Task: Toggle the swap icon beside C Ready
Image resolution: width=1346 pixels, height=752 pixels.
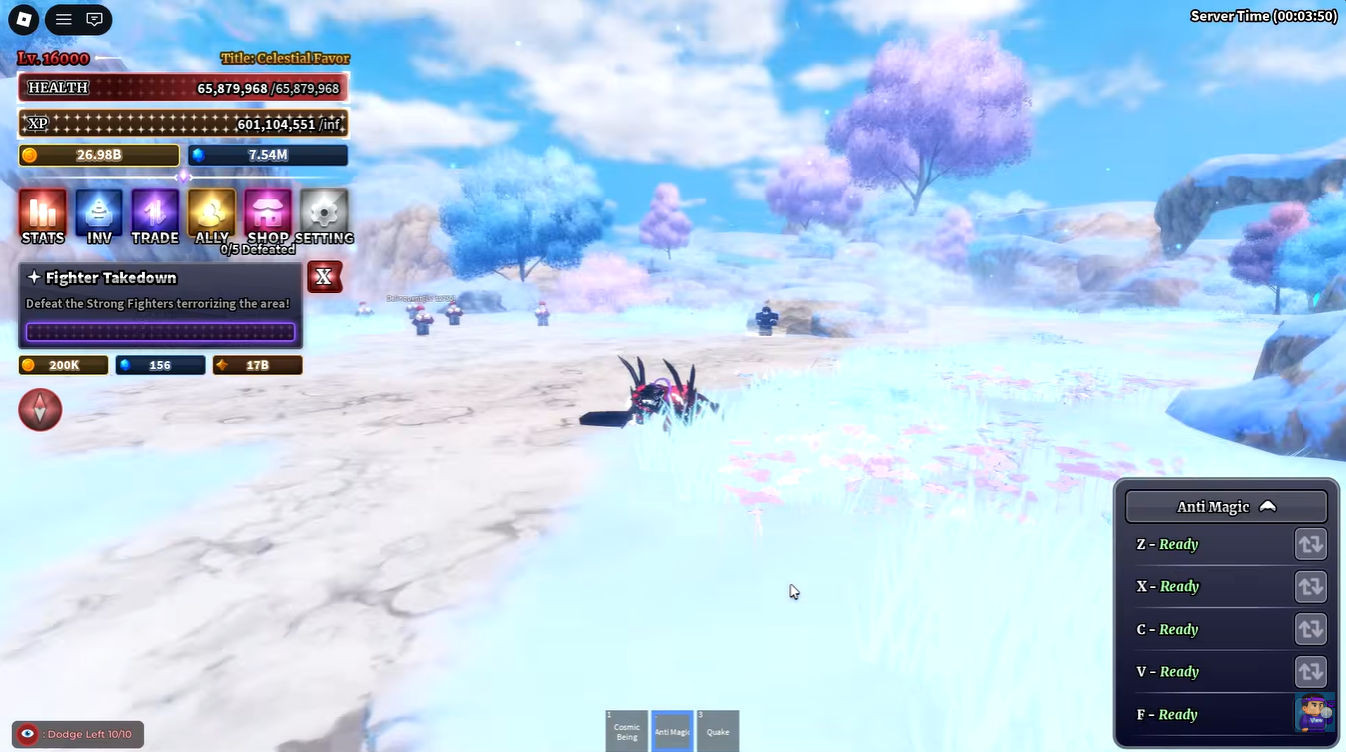Action: (1310, 629)
